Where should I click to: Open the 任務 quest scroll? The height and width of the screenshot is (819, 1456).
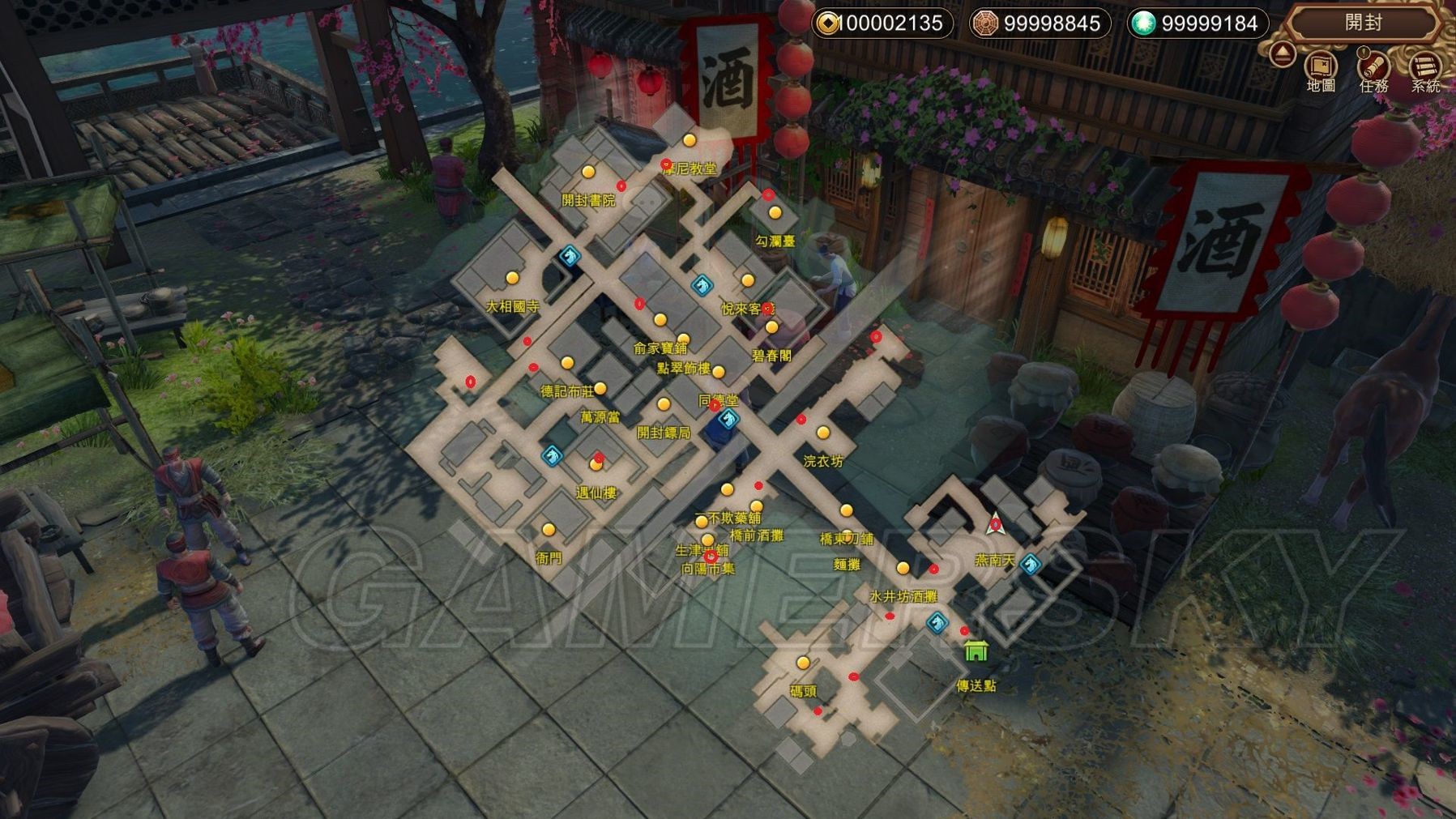pyautogui.click(x=1374, y=69)
